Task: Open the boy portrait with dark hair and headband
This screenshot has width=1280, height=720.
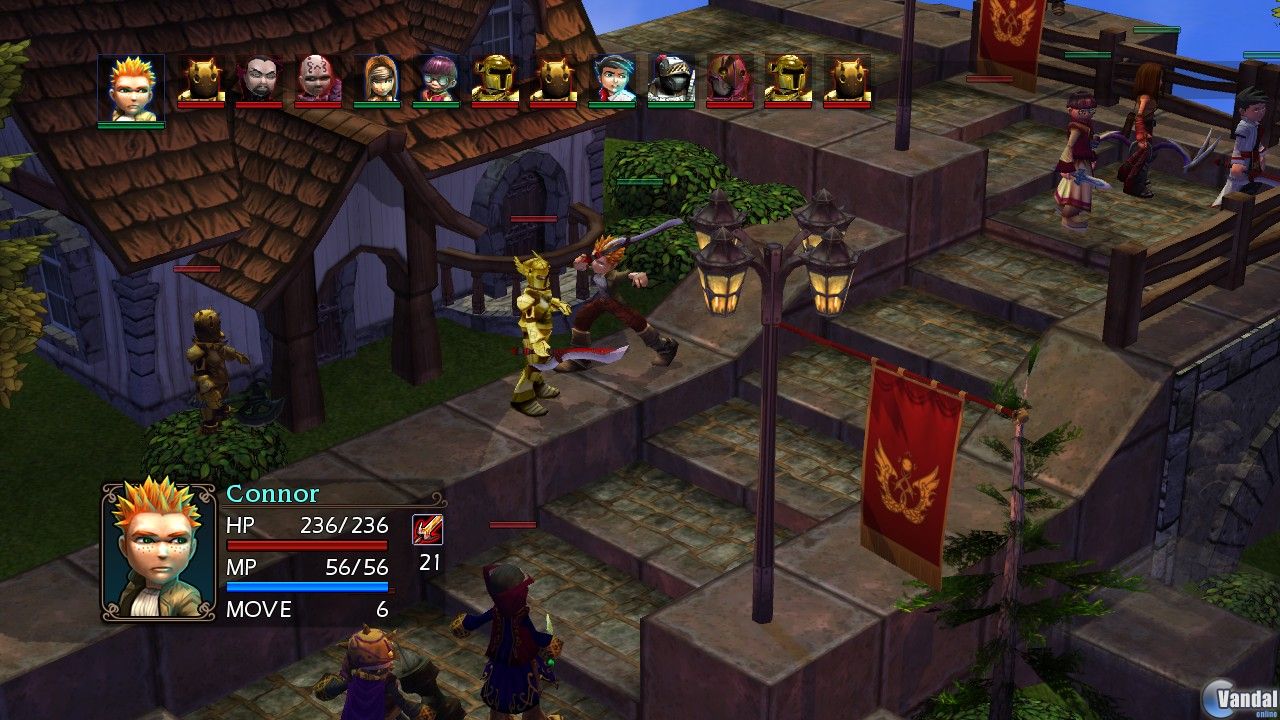Action: click(x=615, y=80)
